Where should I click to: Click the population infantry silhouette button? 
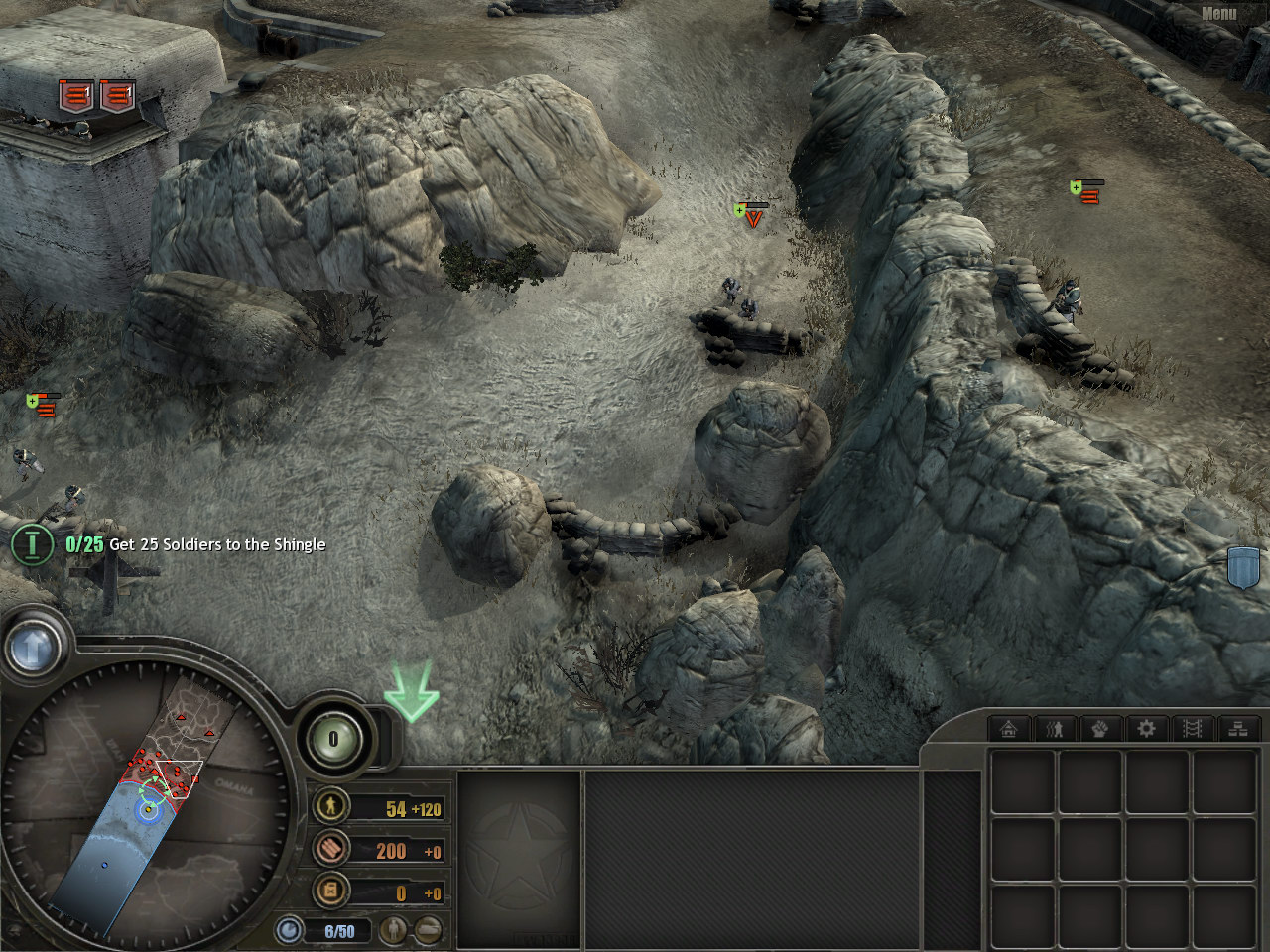394,930
